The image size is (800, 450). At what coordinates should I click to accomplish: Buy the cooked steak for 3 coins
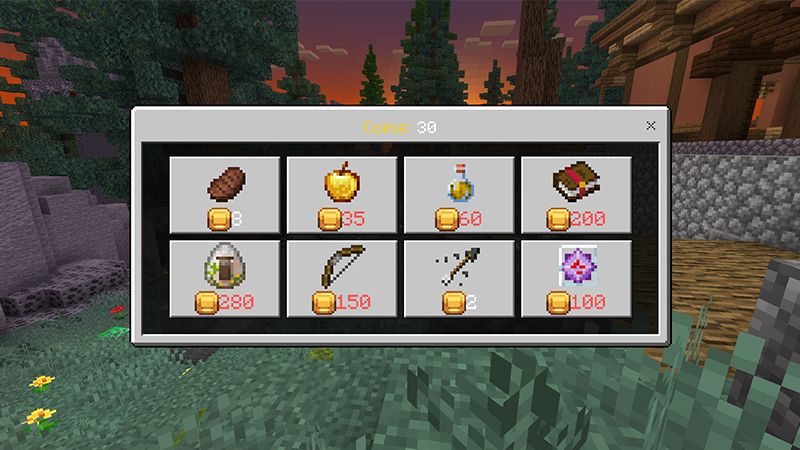tap(225, 194)
